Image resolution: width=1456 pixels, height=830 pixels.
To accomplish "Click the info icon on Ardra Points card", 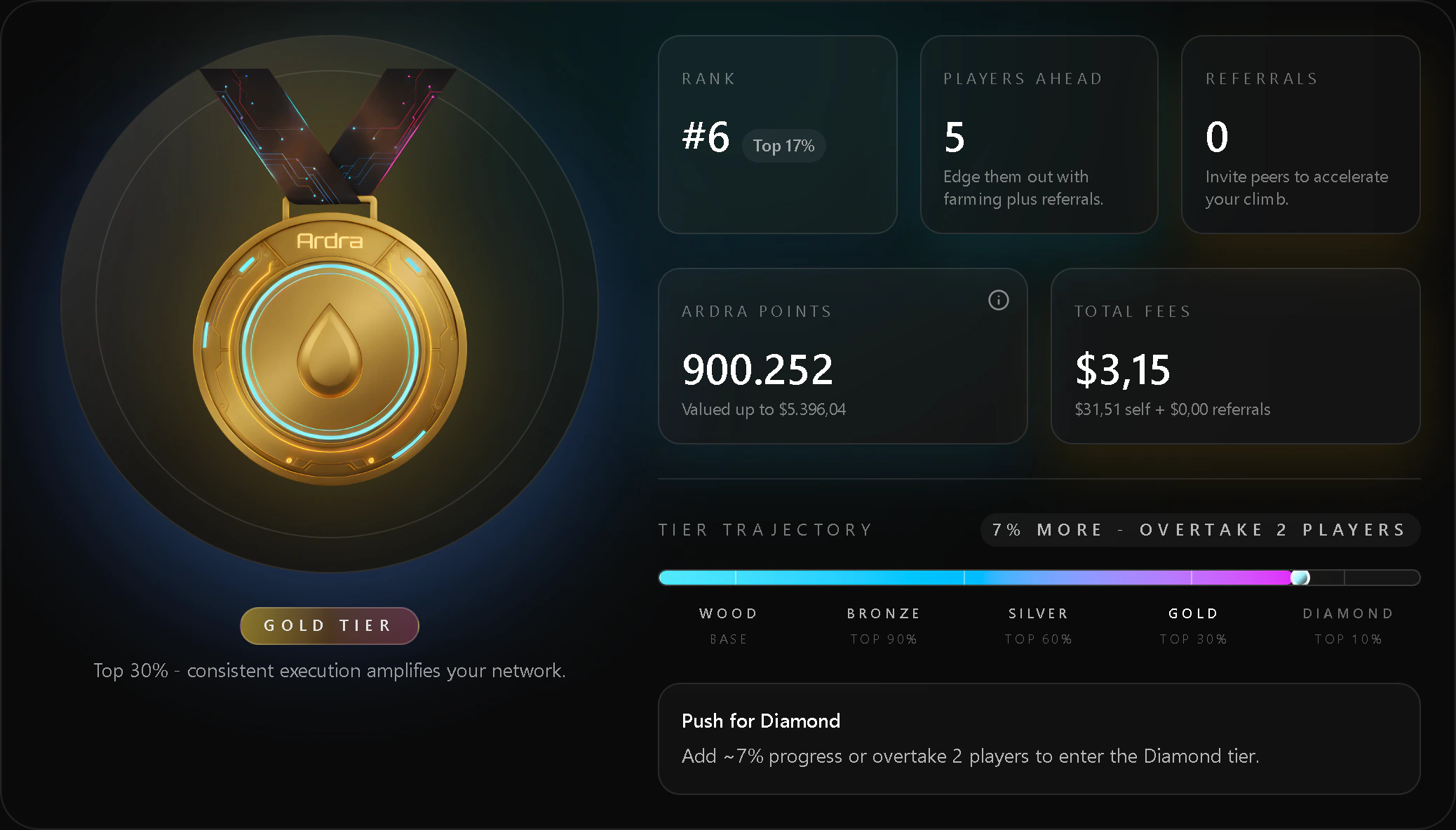I will coord(999,300).
